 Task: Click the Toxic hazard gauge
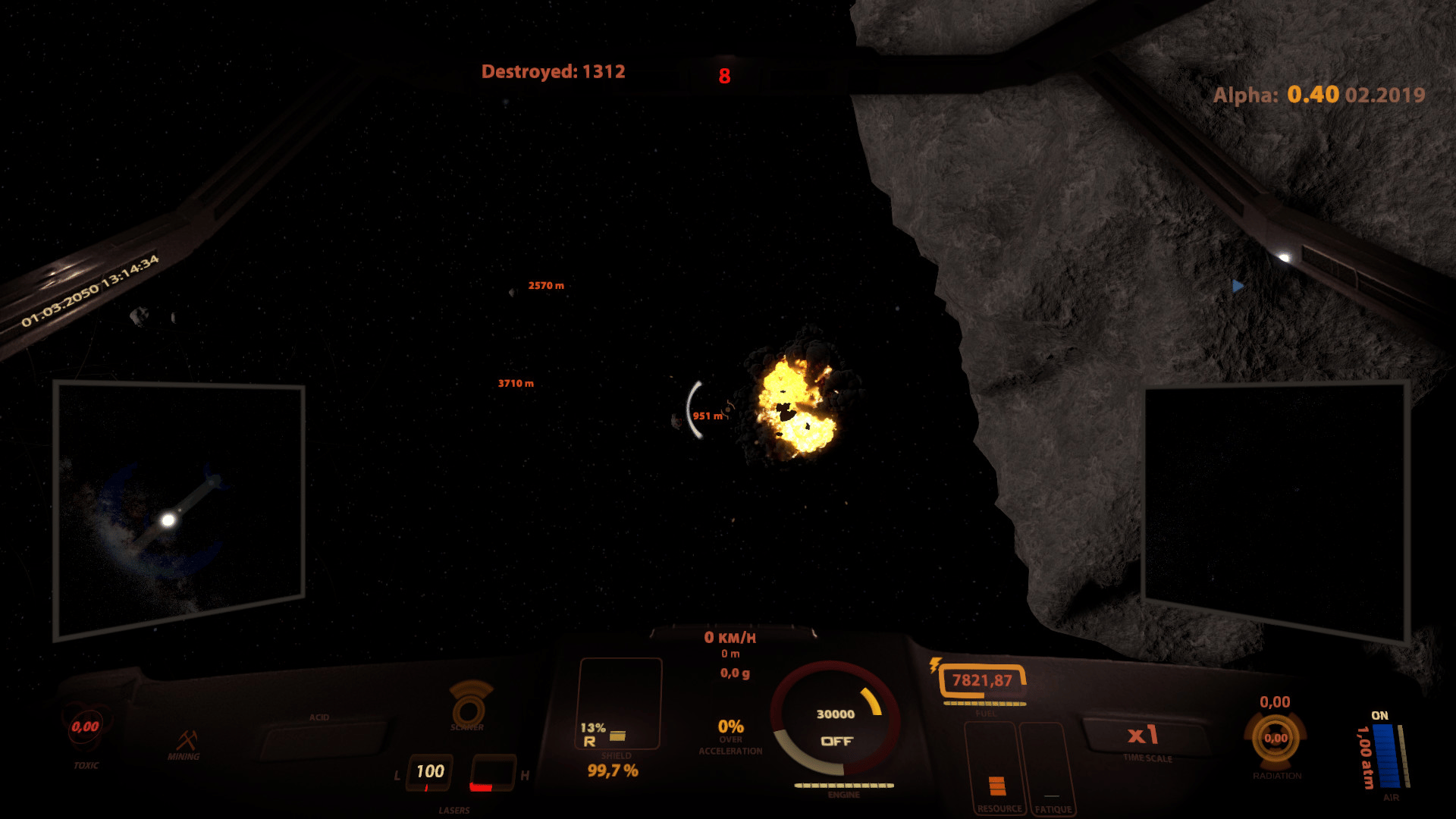click(x=86, y=728)
